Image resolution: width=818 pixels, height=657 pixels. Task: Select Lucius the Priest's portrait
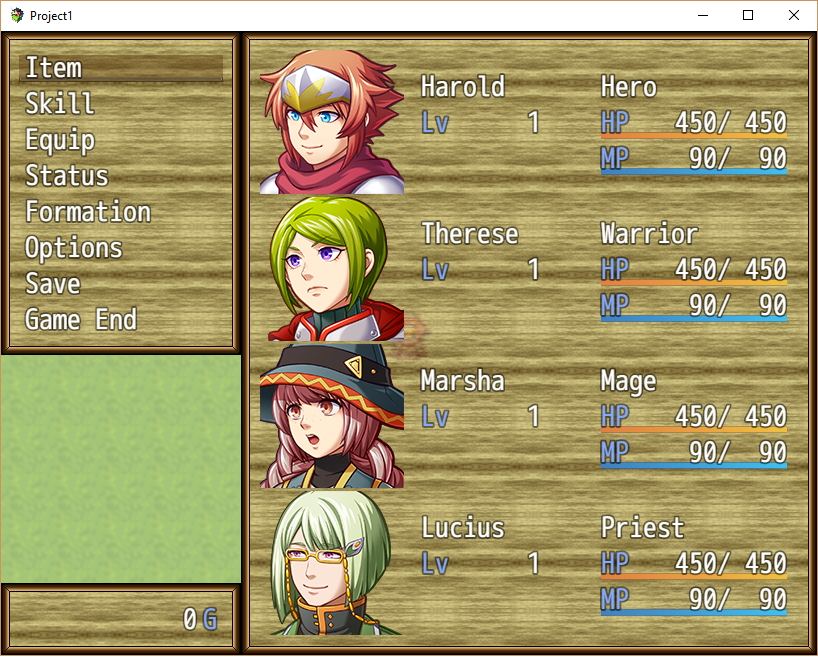point(332,562)
